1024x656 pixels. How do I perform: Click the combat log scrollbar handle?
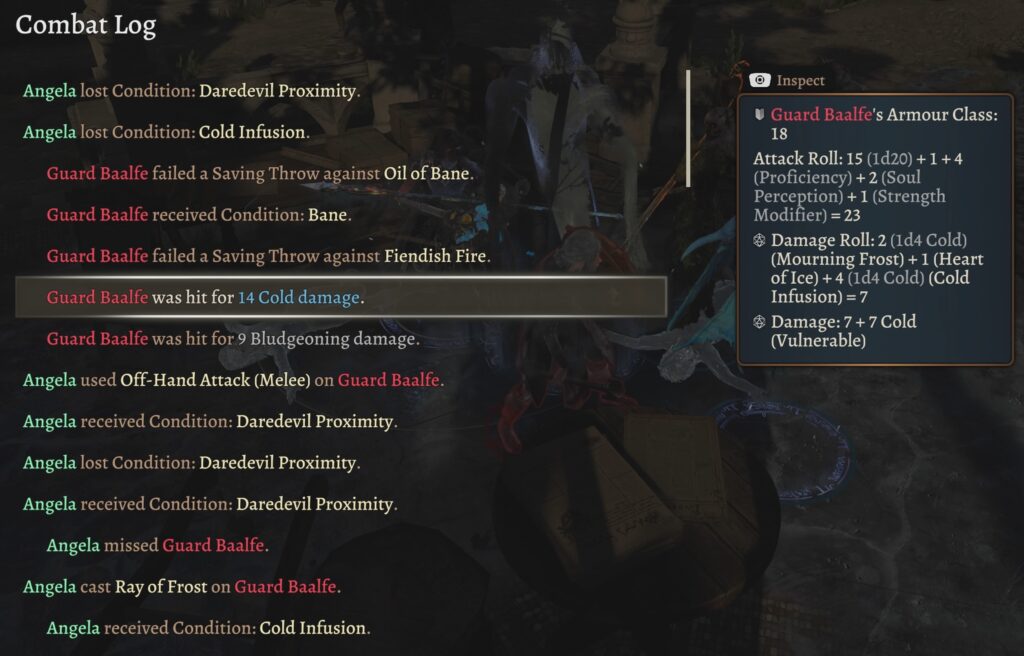688,128
